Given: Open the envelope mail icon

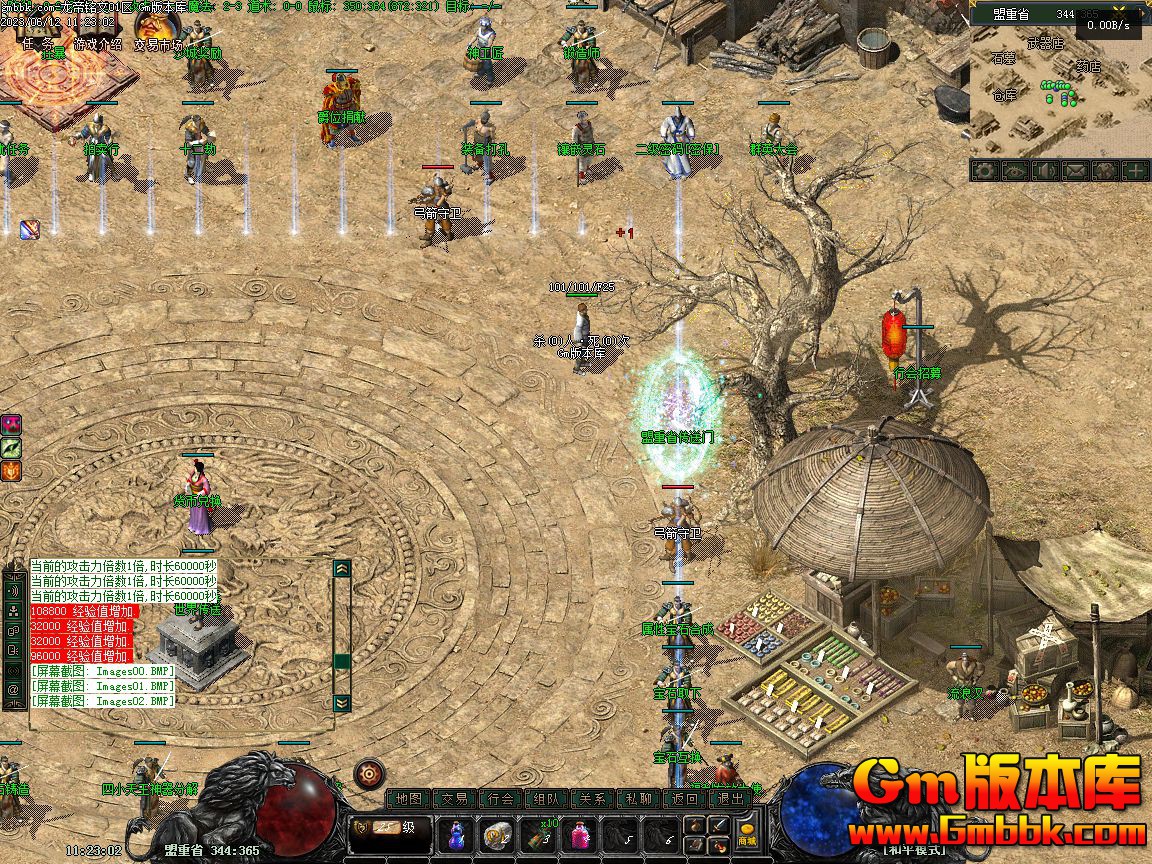Looking at the screenshot, I should [x=1075, y=171].
